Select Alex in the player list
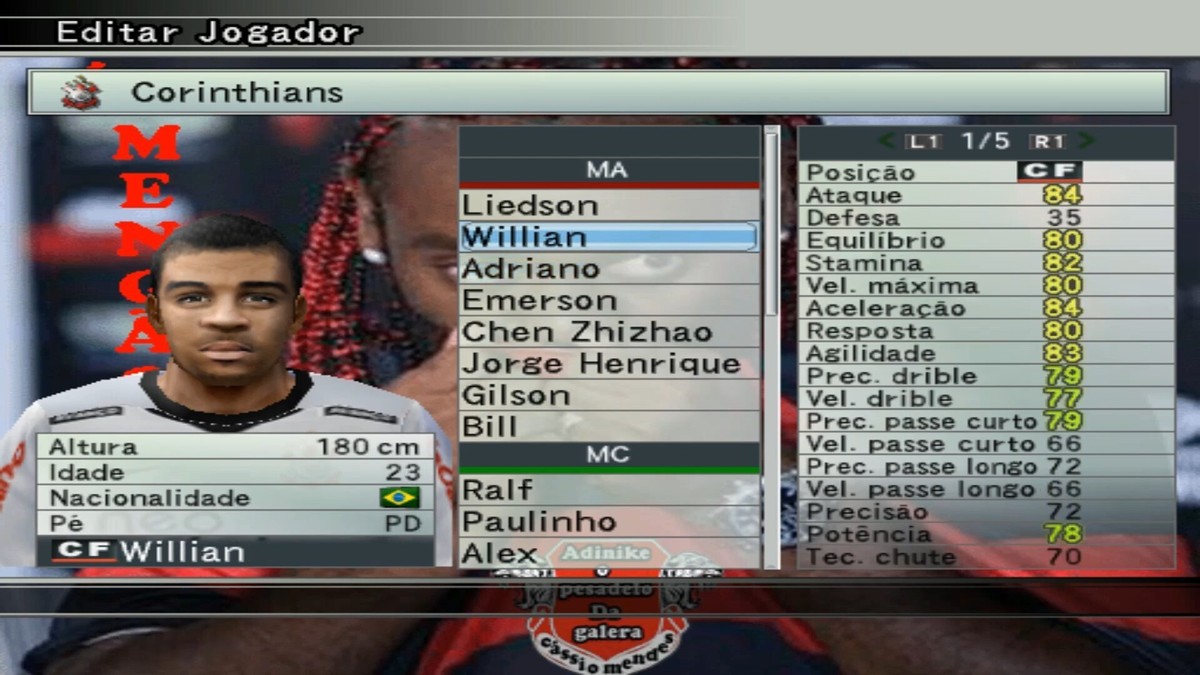 point(608,553)
